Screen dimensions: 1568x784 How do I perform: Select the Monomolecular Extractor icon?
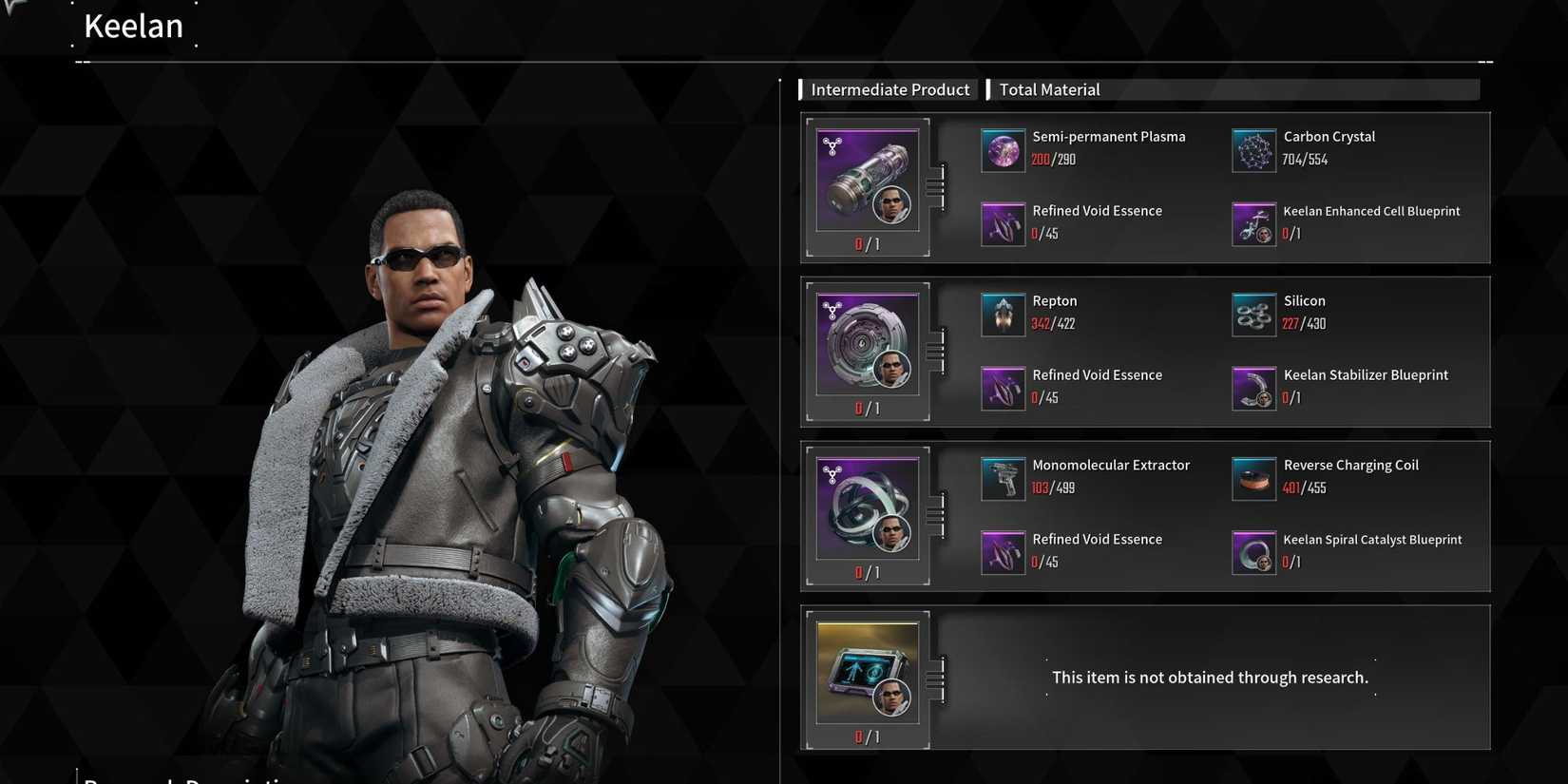(x=1002, y=478)
